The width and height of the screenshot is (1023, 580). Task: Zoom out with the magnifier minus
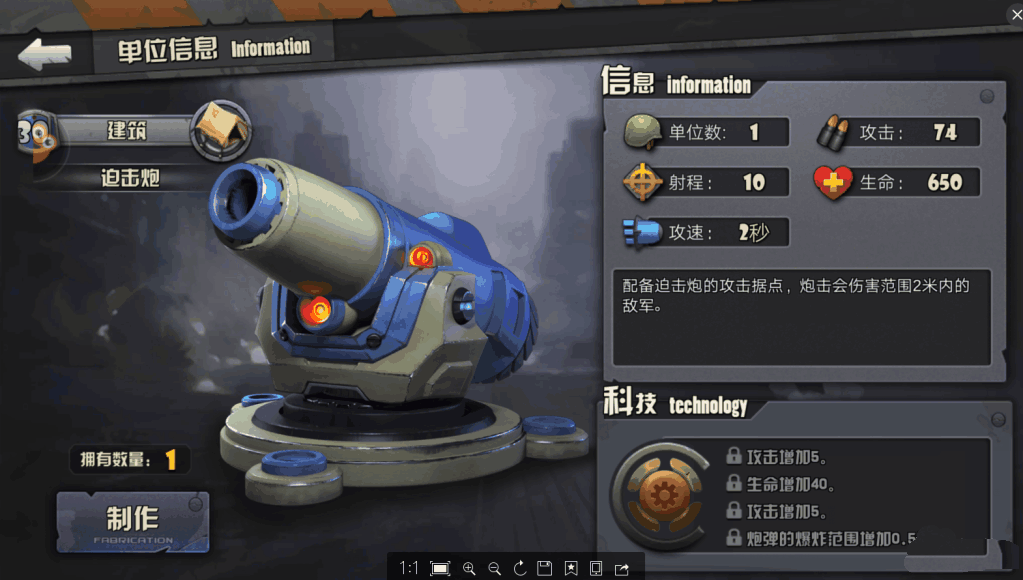point(494,568)
